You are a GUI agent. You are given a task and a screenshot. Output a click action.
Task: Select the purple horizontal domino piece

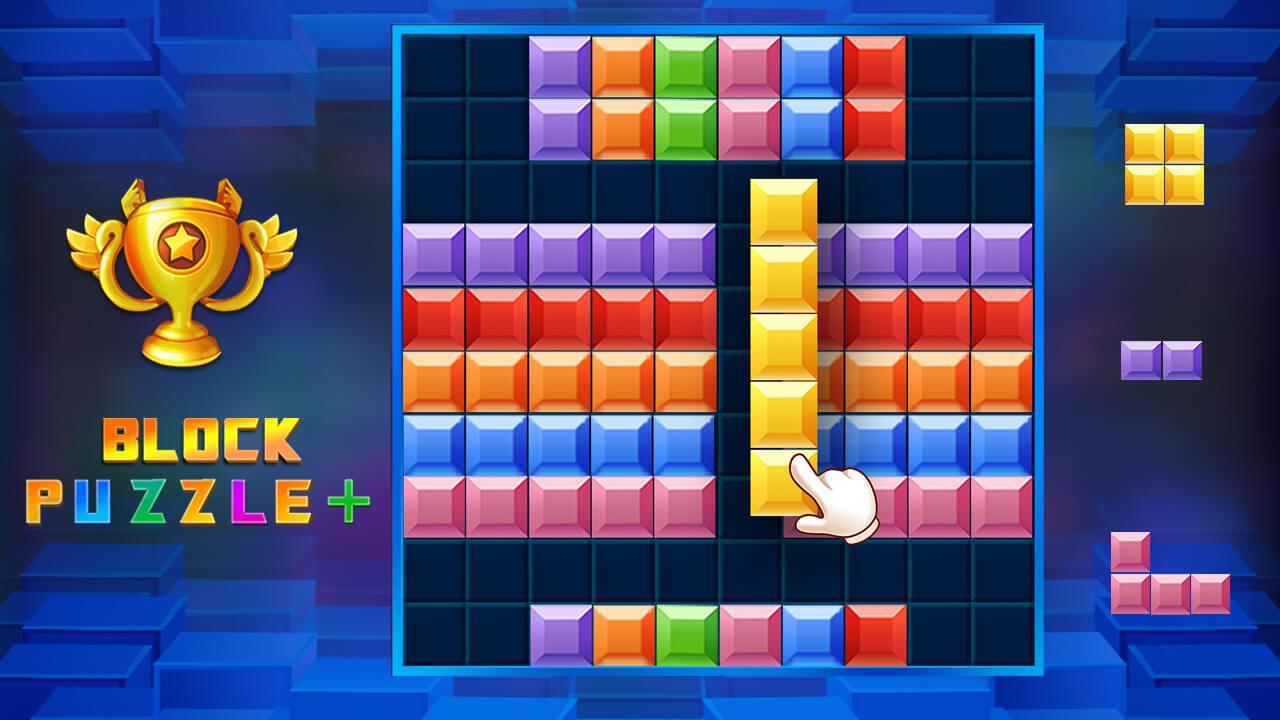tap(1162, 358)
